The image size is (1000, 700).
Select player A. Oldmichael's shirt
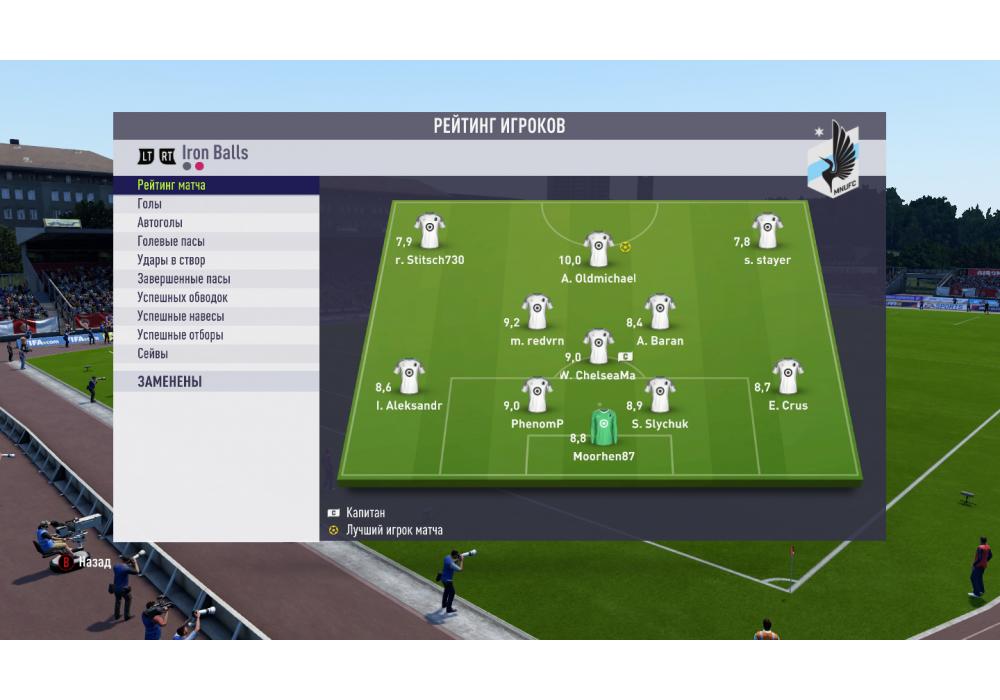tap(598, 249)
